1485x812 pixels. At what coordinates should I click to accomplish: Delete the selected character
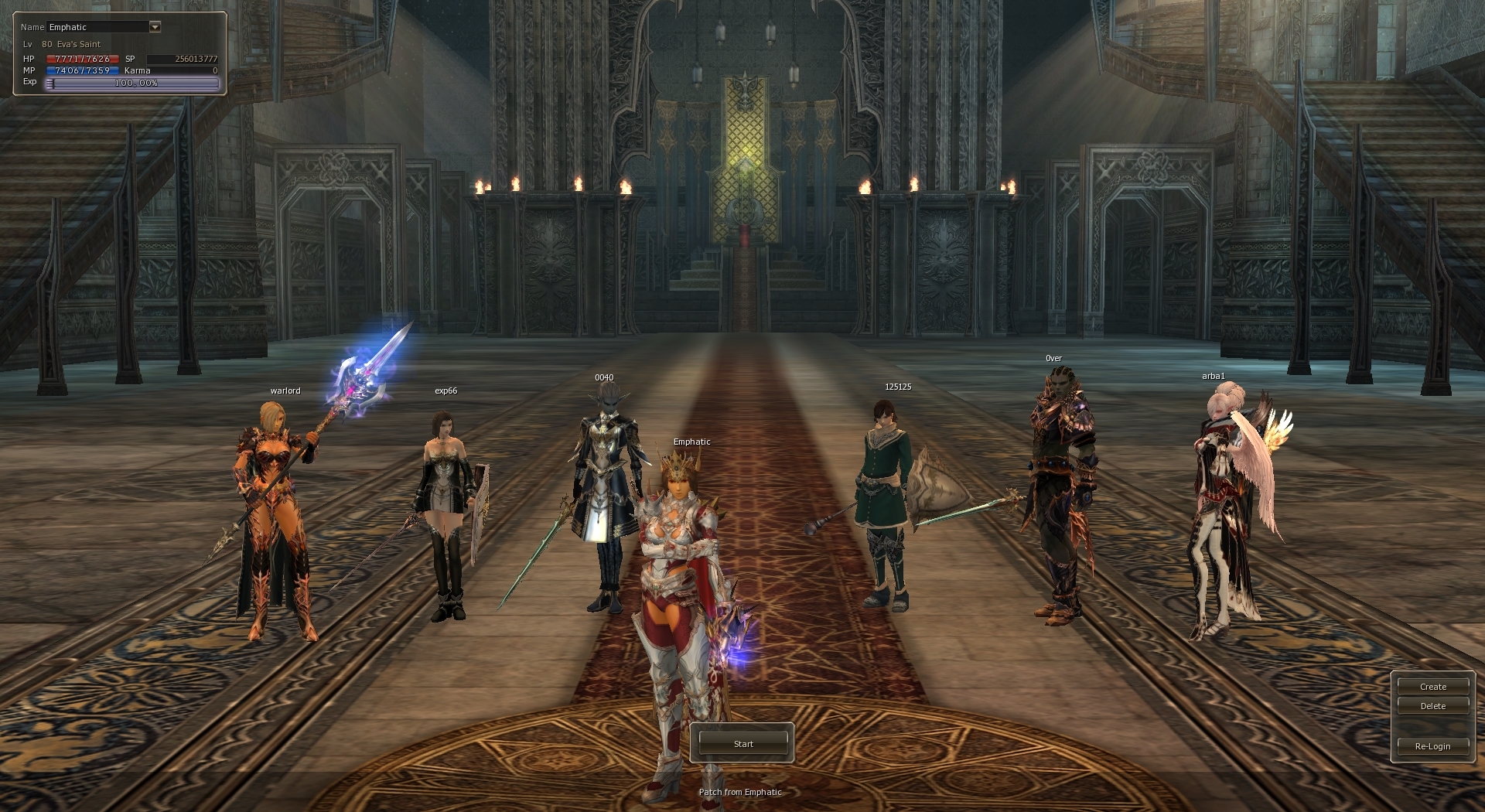pyautogui.click(x=1432, y=706)
